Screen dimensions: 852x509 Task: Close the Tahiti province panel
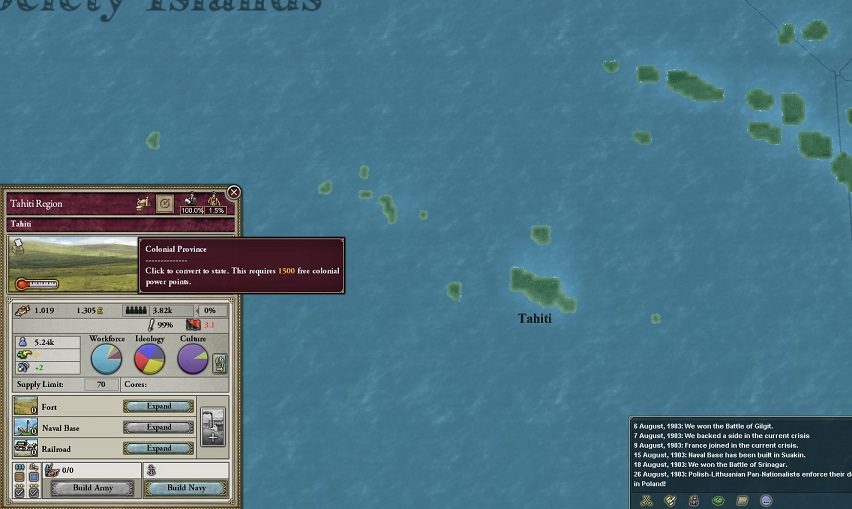(234, 192)
